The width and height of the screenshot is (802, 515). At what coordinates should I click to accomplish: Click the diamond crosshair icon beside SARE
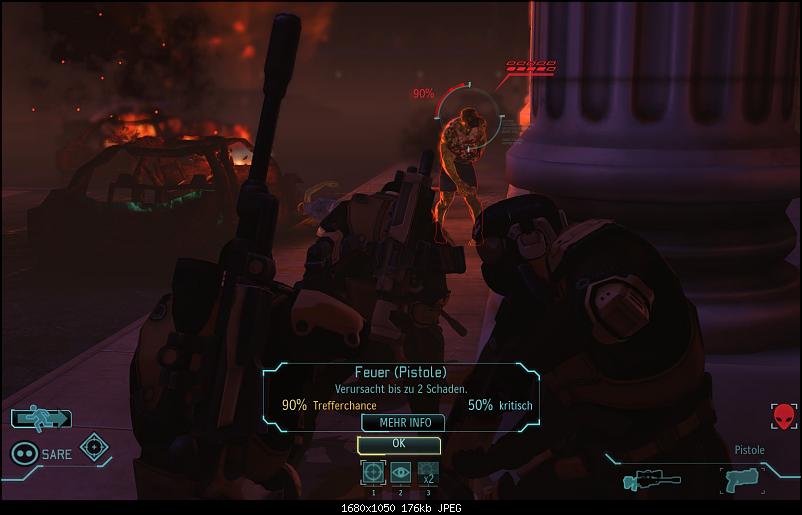(95, 447)
